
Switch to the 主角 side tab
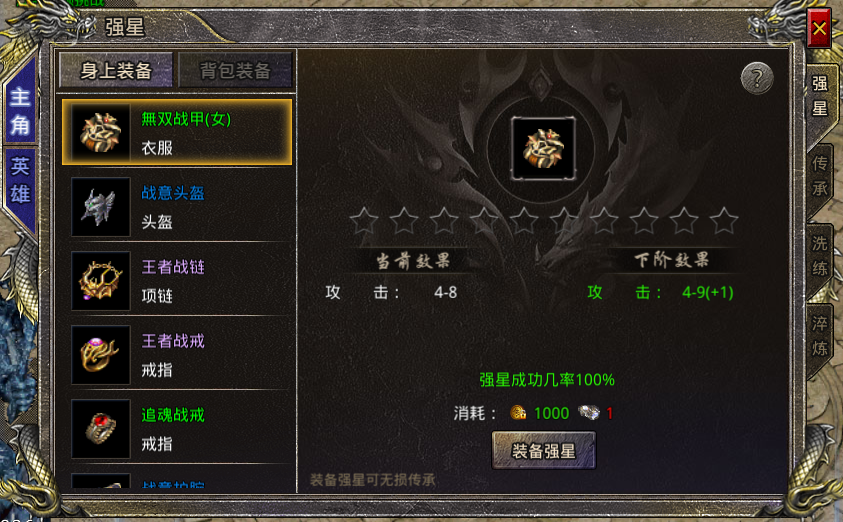click(20, 111)
